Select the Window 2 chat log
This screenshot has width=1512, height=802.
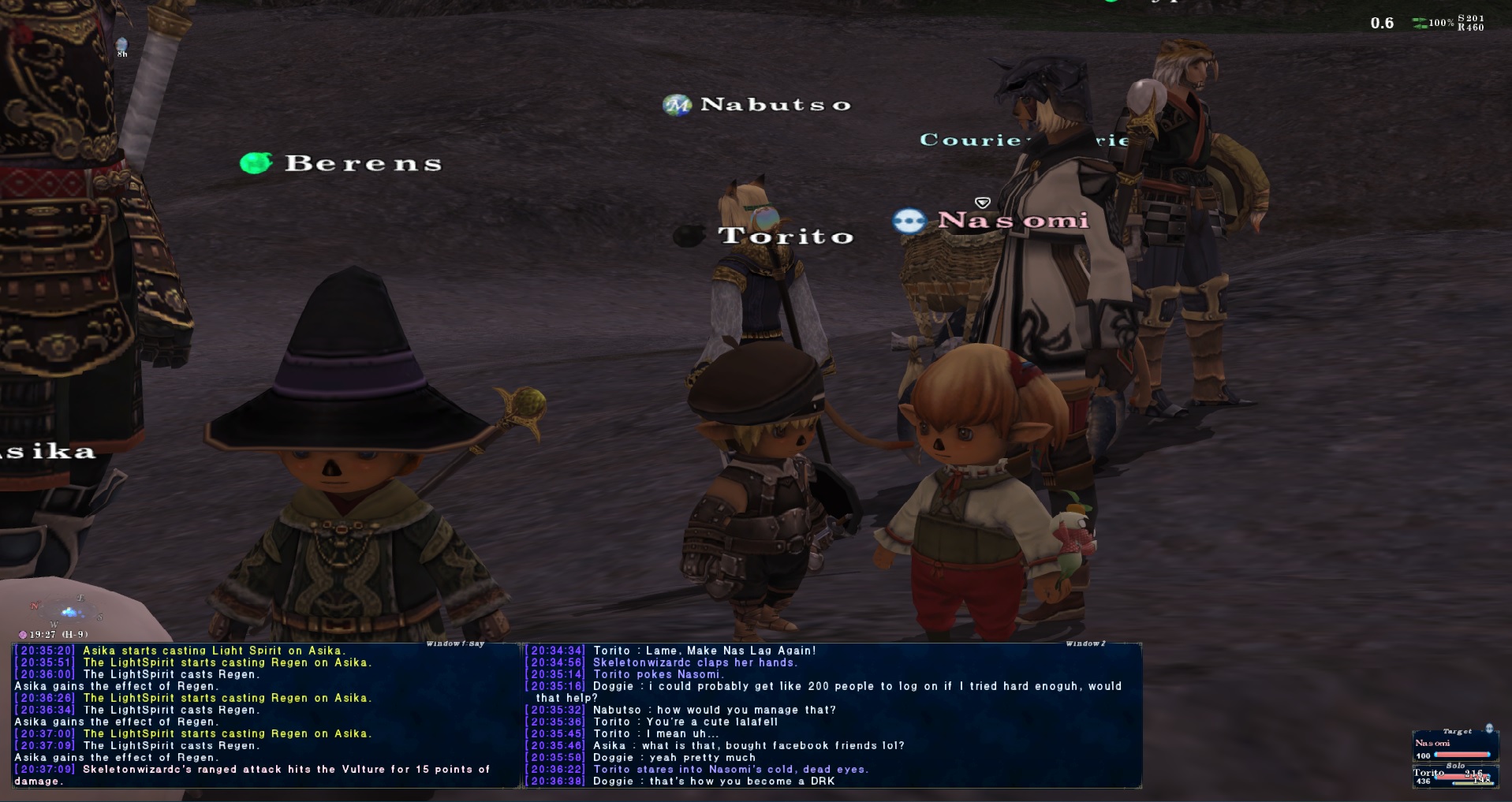tap(833, 715)
